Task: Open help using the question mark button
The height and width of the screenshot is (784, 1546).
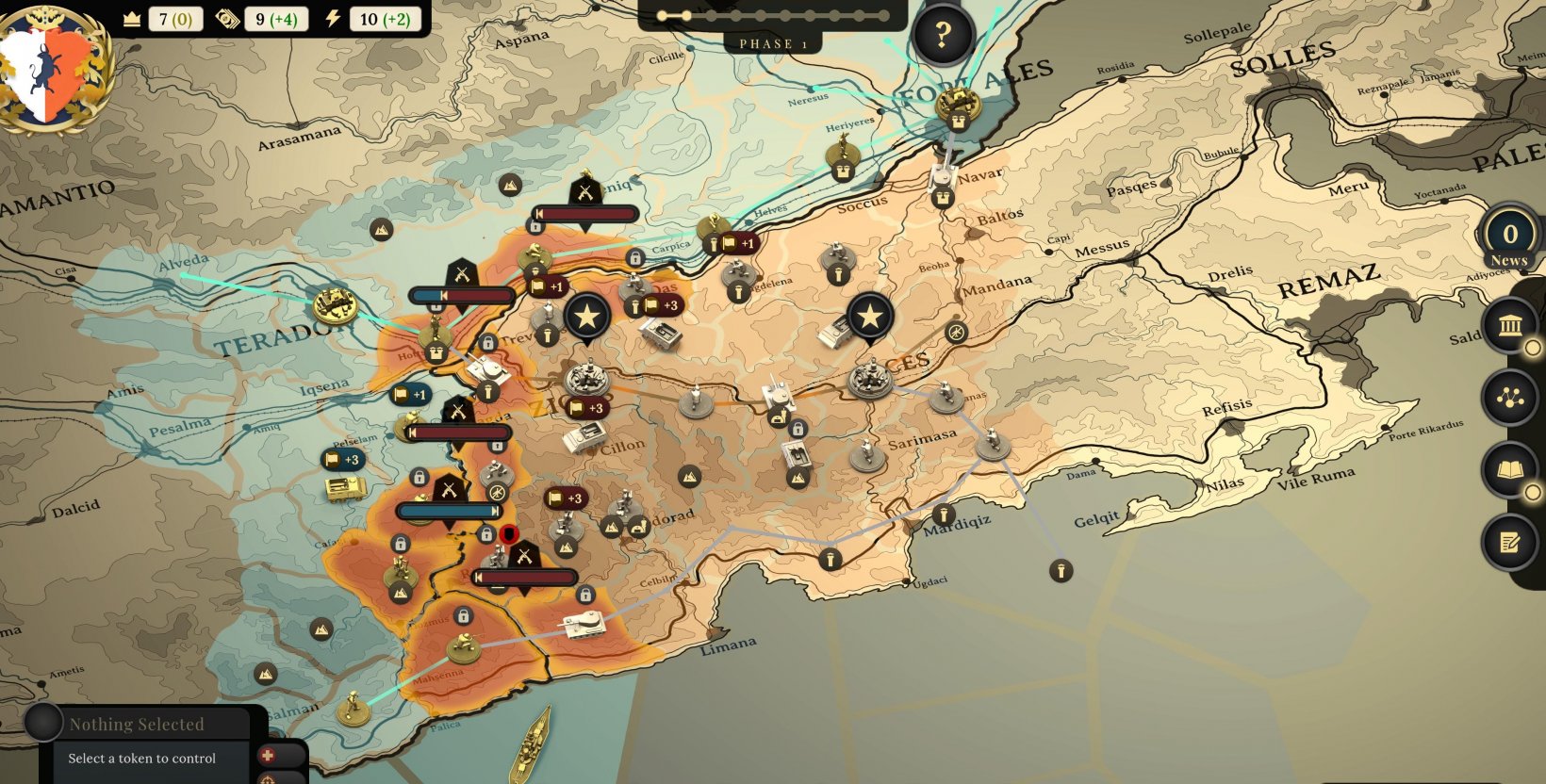Action: coord(941,31)
